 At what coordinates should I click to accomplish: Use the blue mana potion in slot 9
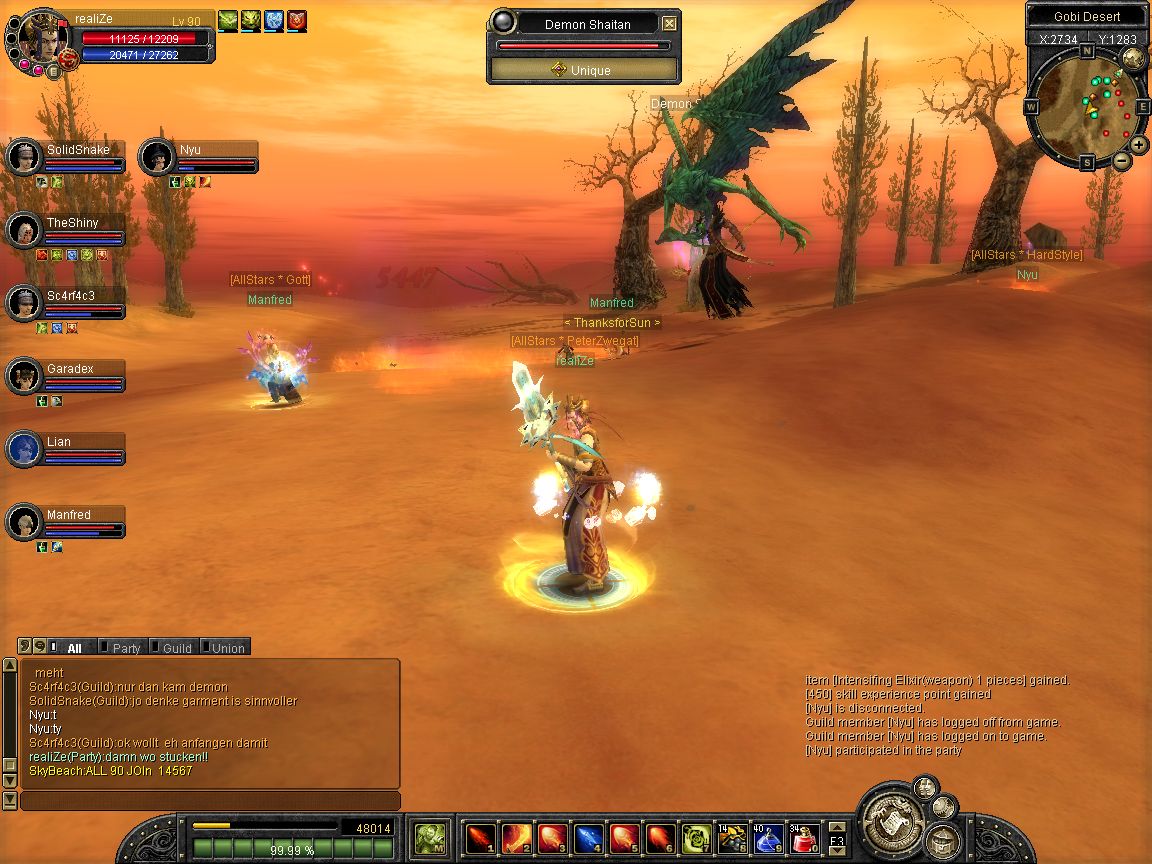click(x=768, y=837)
